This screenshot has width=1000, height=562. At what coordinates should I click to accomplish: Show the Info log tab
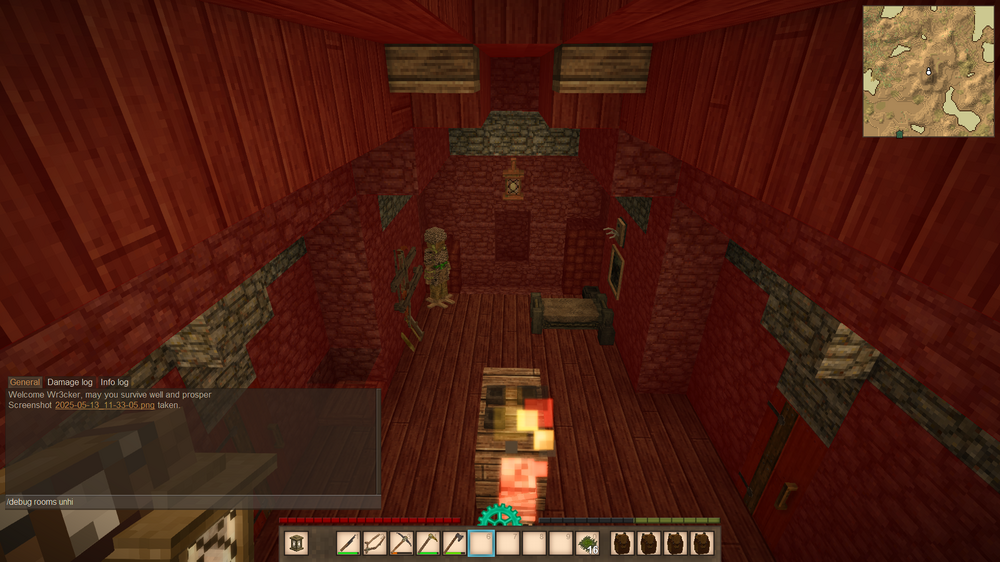pyautogui.click(x=114, y=382)
